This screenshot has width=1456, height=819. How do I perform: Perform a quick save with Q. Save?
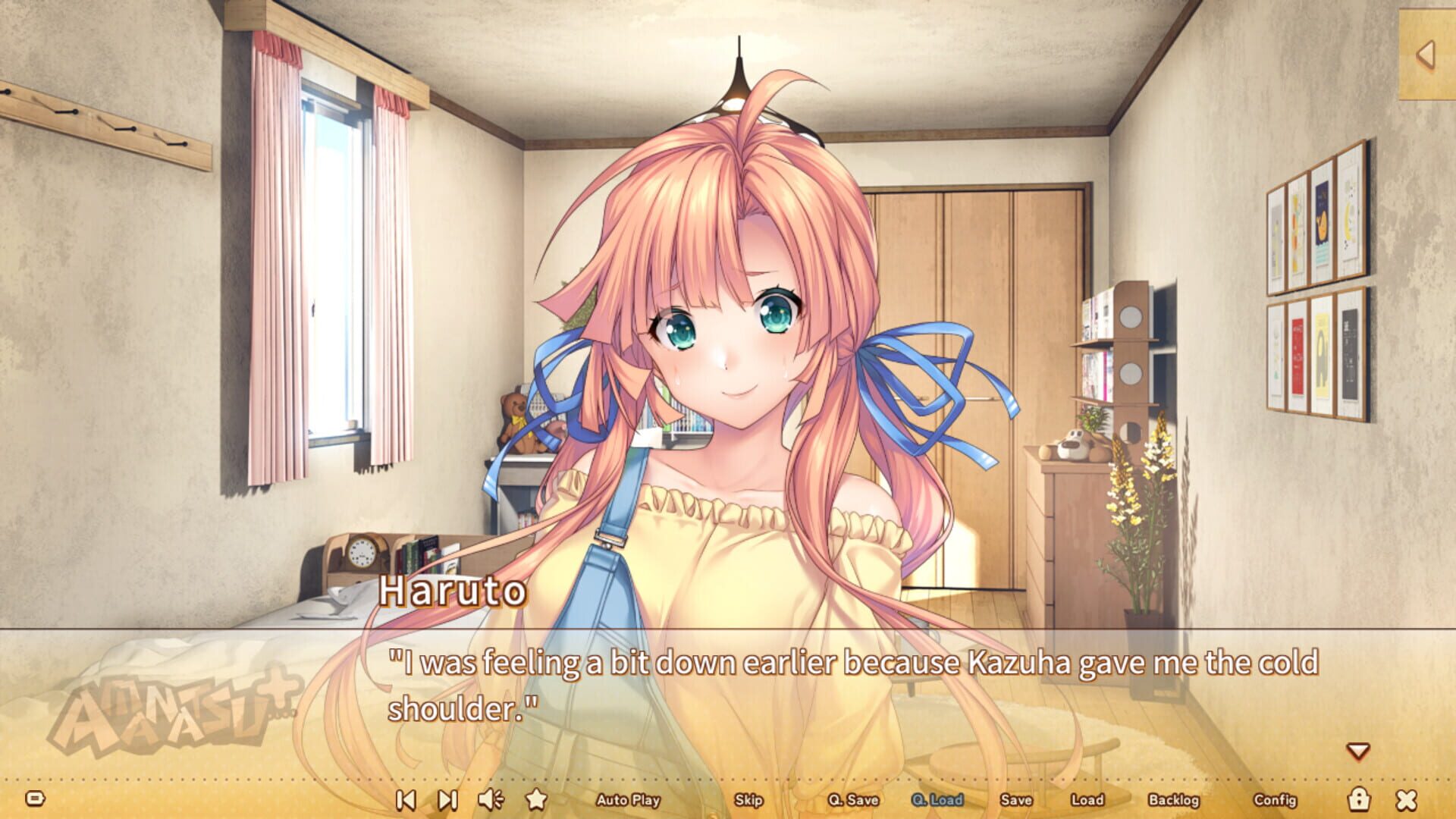coord(853,800)
